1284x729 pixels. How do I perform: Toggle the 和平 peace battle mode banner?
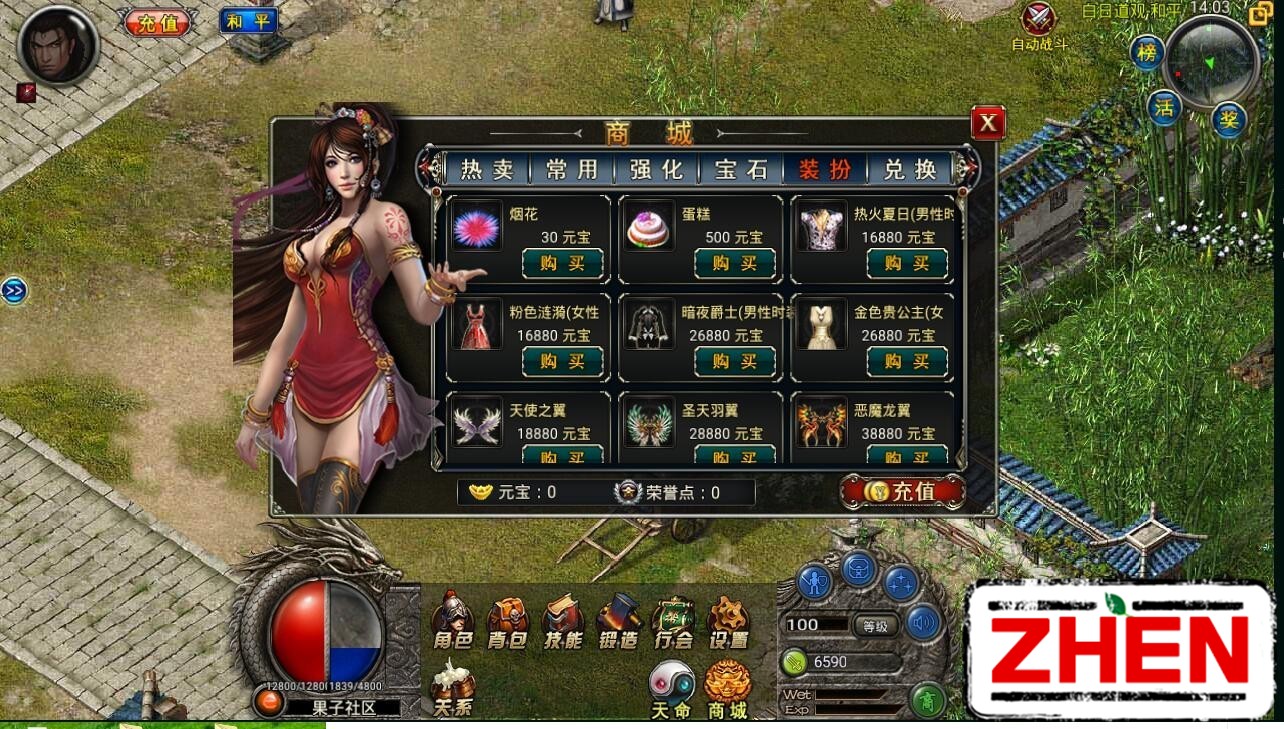(x=247, y=20)
